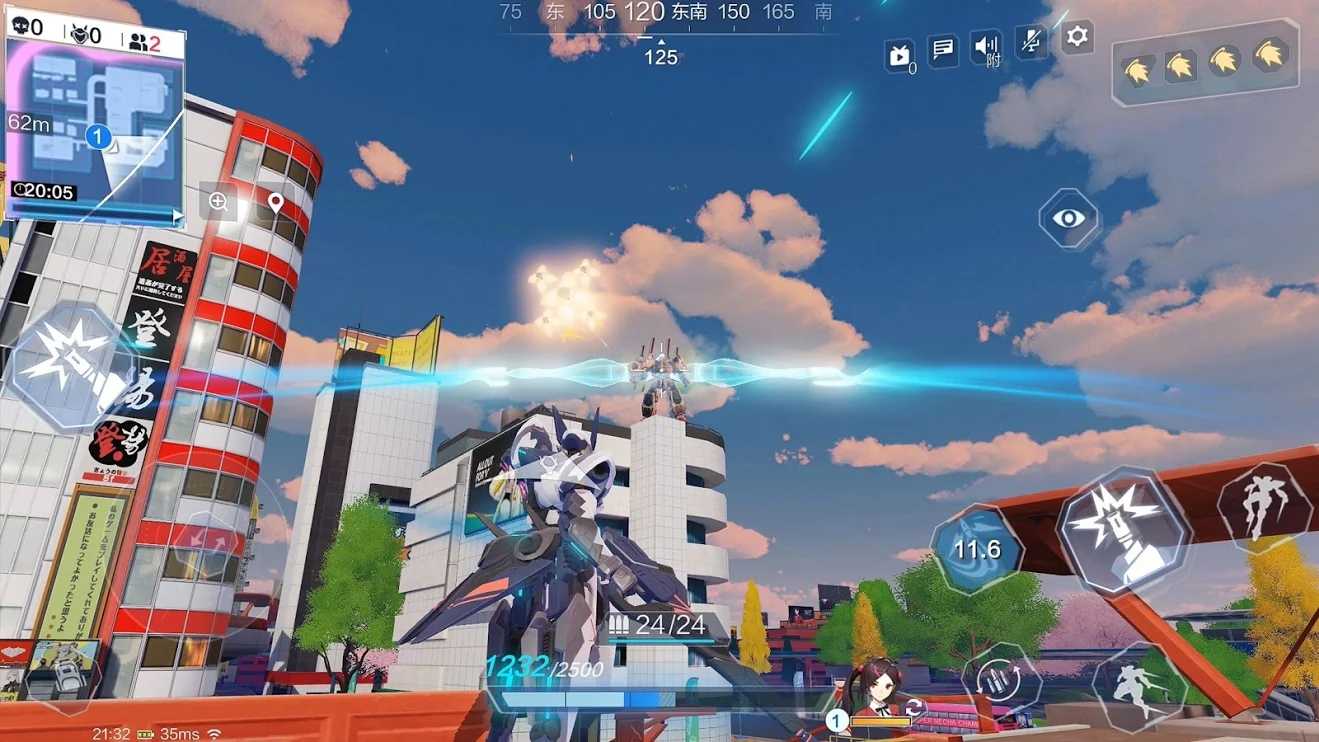The width and height of the screenshot is (1319, 742).
Task: Tap the eye free-look button
Action: click(1068, 218)
